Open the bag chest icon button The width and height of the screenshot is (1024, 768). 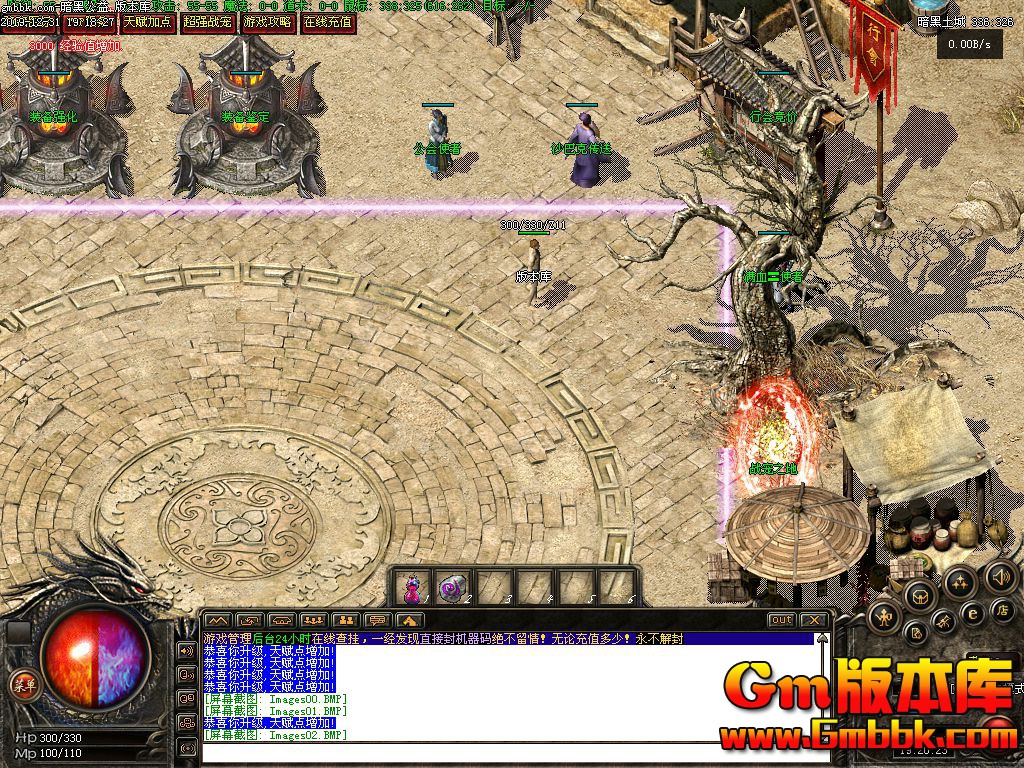tap(919, 598)
